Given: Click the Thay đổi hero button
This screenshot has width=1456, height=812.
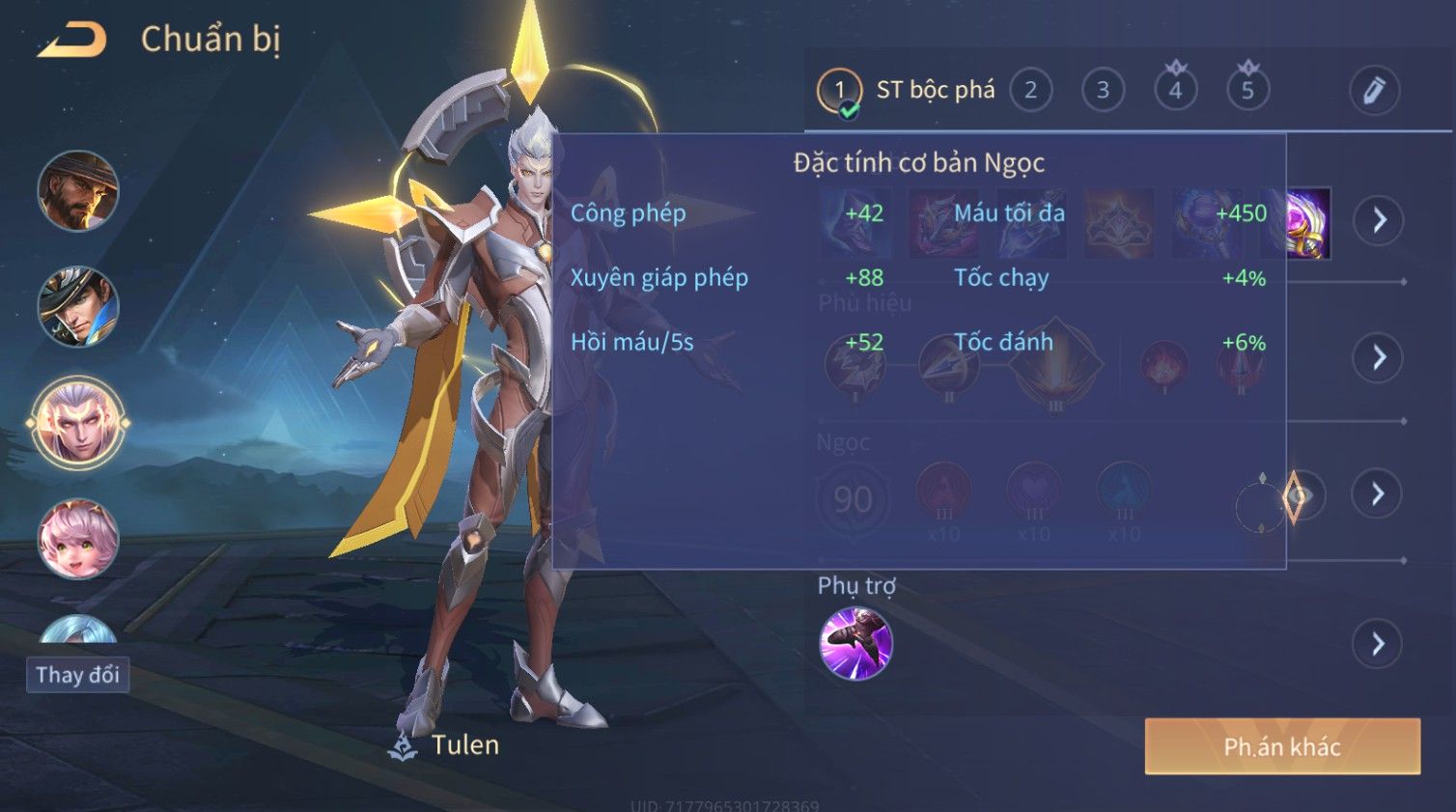Looking at the screenshot, I should point(77,675).
